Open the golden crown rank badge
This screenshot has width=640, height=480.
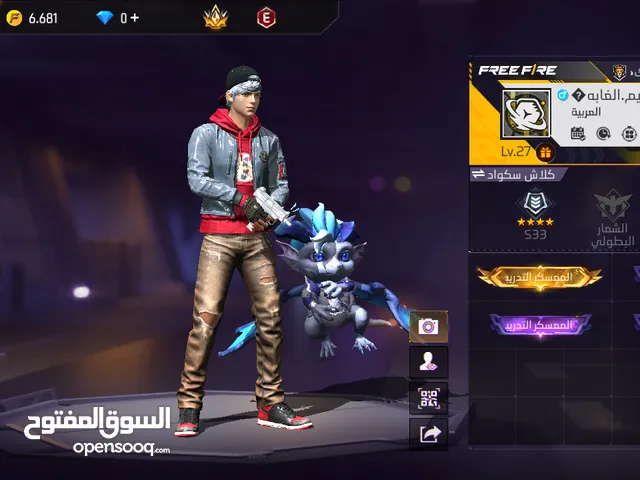(x=216, y=17)
